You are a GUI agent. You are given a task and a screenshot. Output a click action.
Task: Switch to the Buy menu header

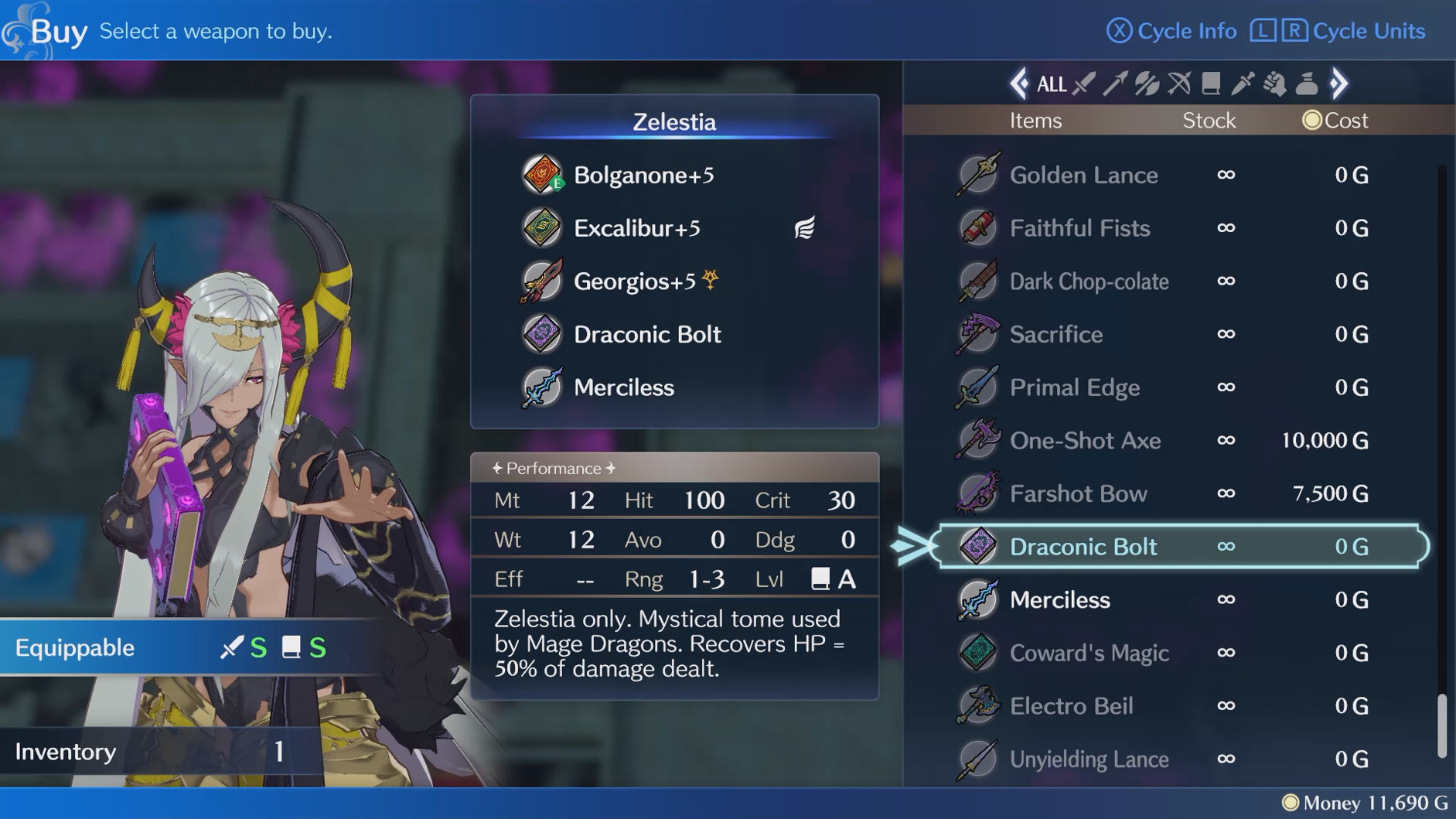[x=56, y=31]
